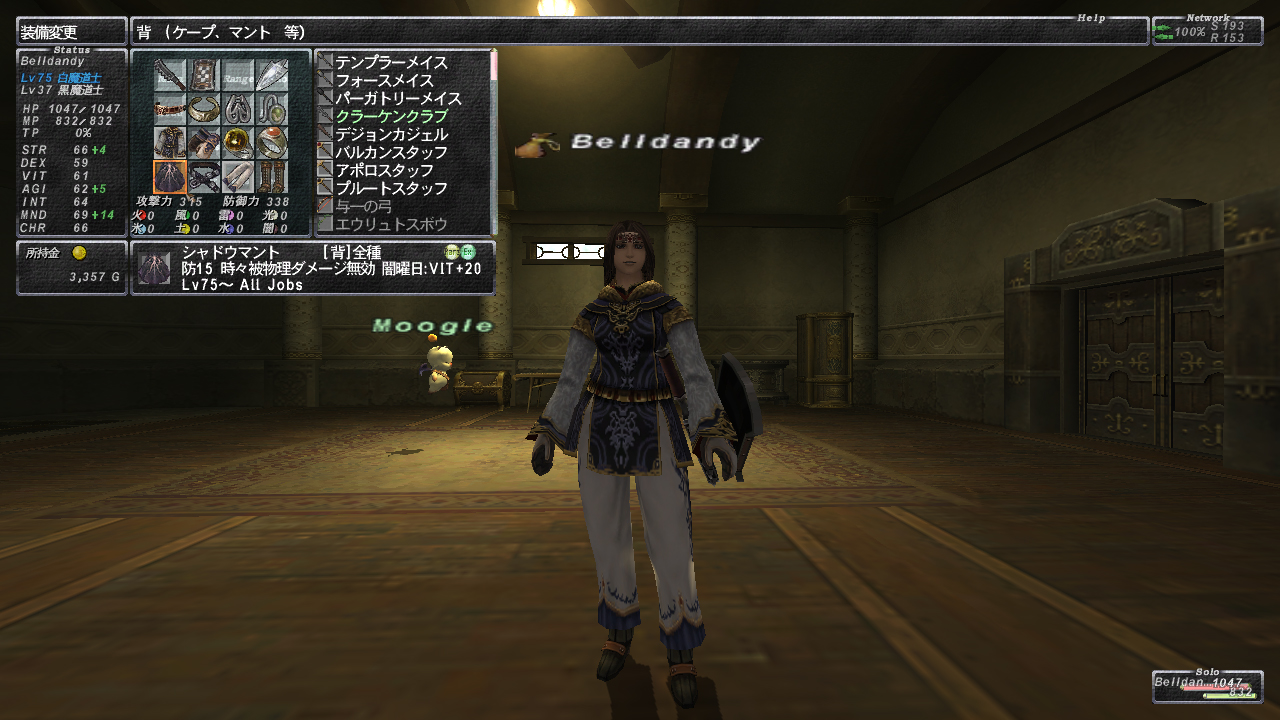
Task: Select the brown boots feet slot
Action: [x=272, y=177]
